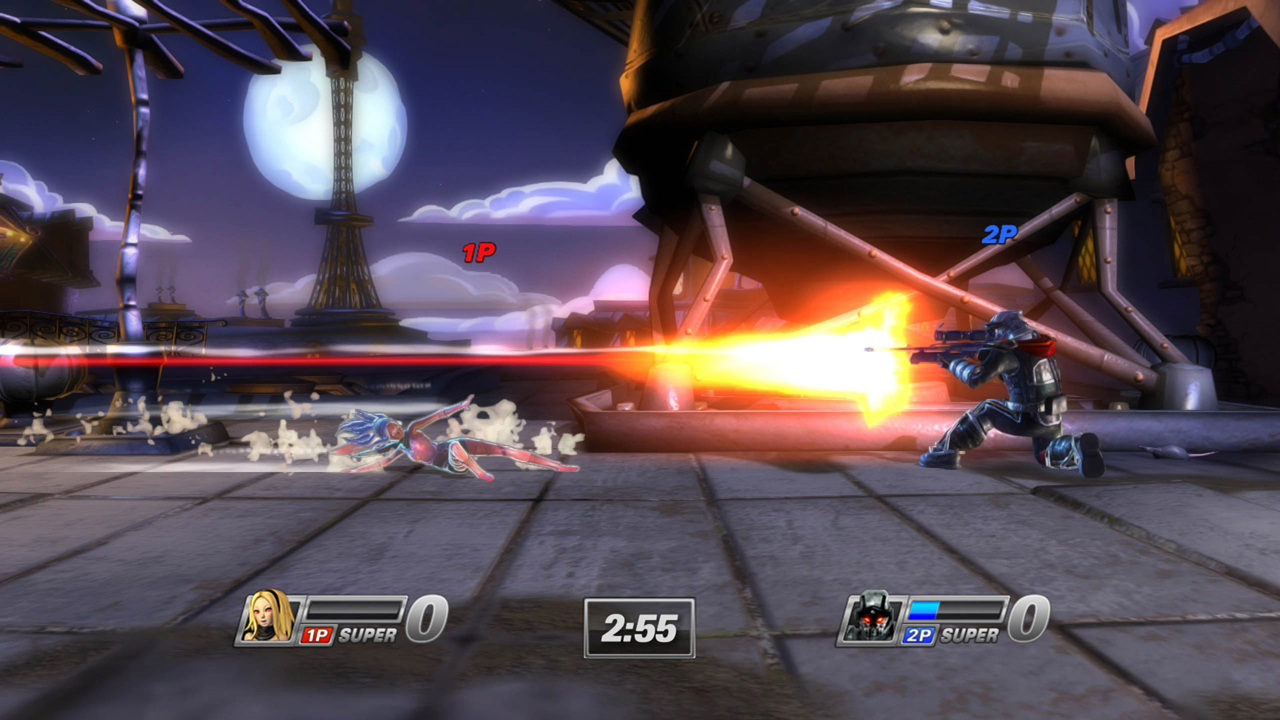Select the red-eyed helmet 2P portrait
The width and height of the screenshot is (1280, 720).
[869, 618]
